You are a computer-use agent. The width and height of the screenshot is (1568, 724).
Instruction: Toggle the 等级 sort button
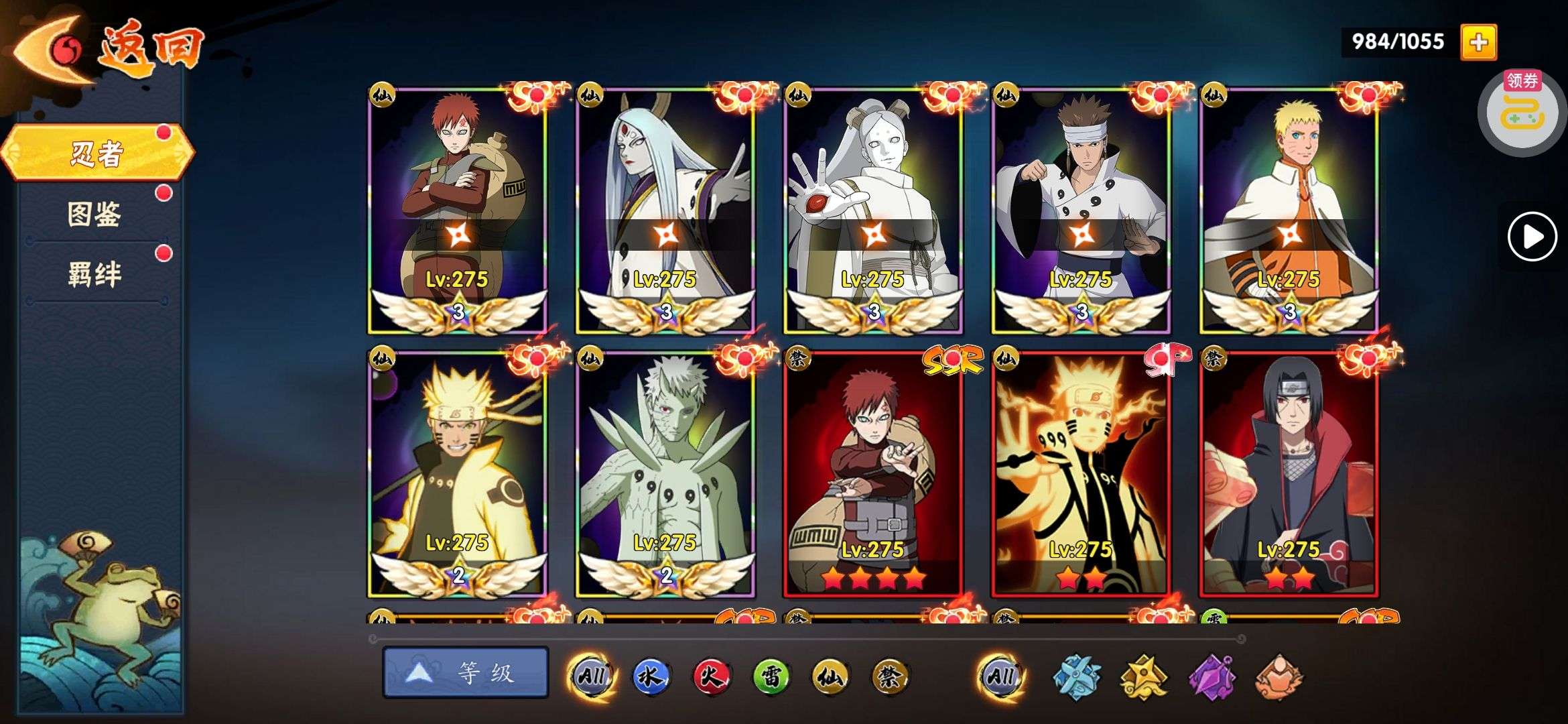[466, 672]
